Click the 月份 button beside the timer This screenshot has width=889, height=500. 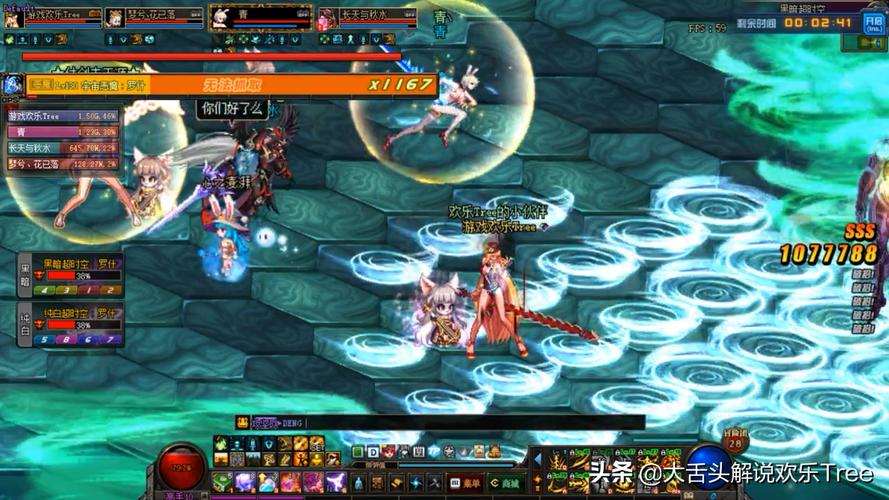click(872, 23)
